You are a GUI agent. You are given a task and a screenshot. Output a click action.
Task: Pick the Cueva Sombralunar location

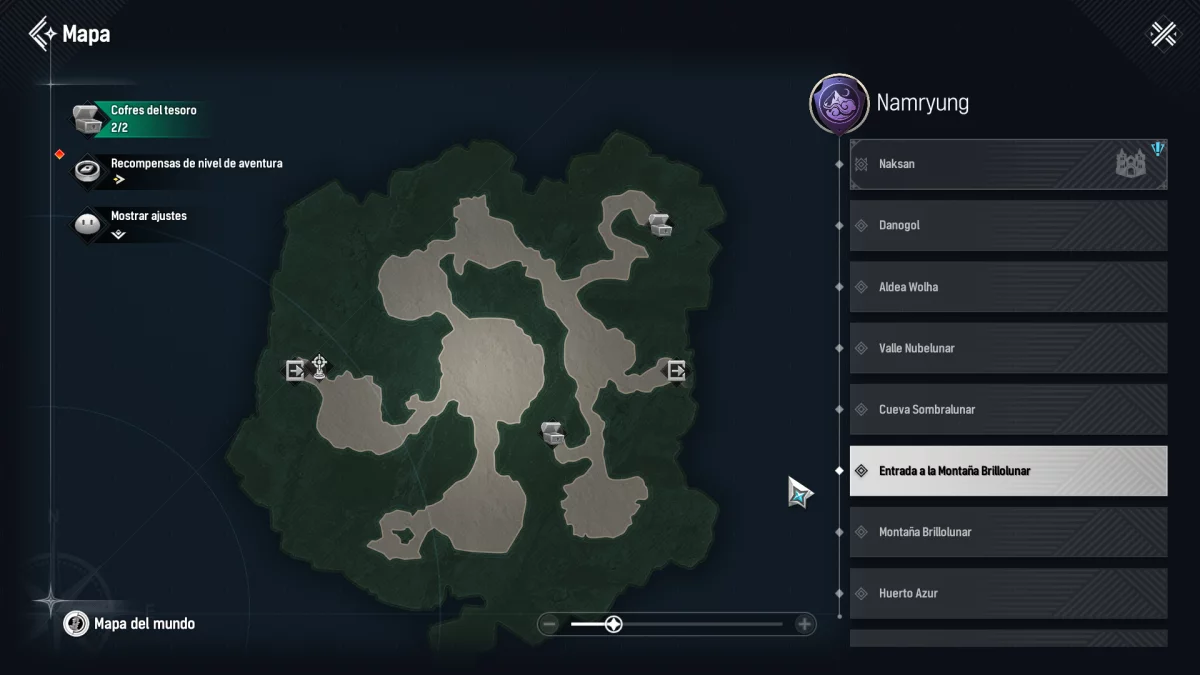[x=1008, y=410]
